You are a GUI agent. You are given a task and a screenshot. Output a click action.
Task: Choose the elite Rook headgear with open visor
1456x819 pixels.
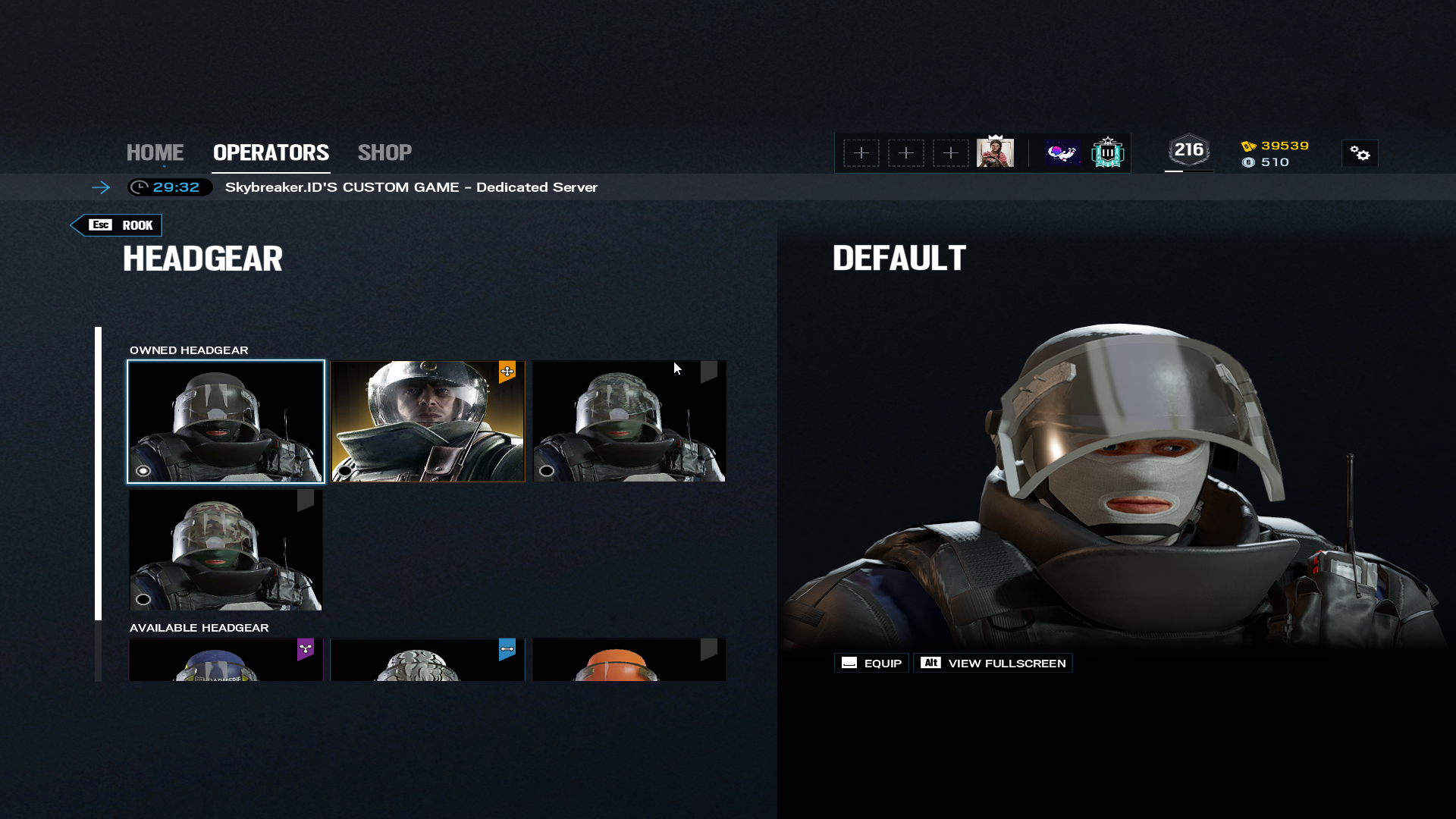[427, 421]
